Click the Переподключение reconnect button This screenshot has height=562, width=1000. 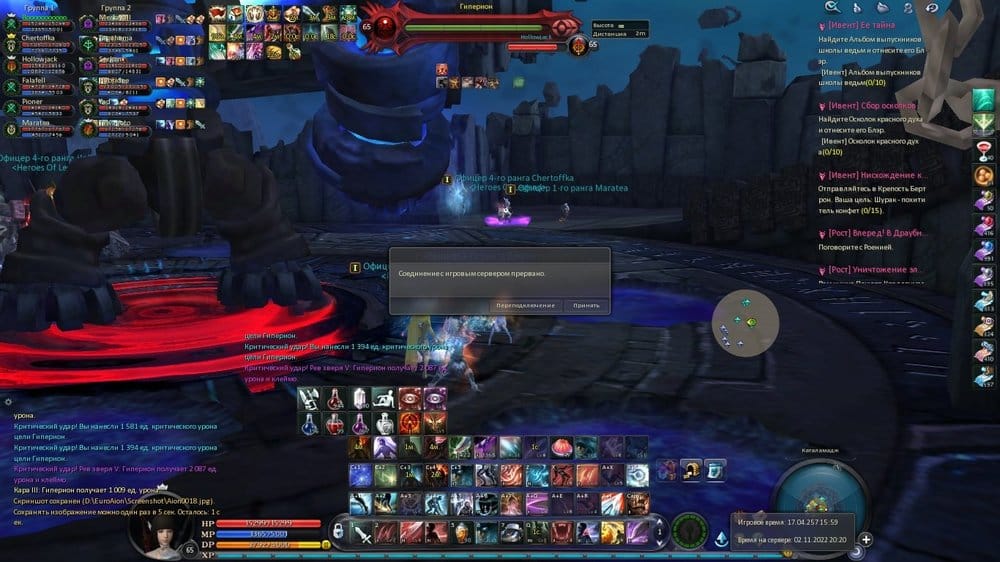525,305
